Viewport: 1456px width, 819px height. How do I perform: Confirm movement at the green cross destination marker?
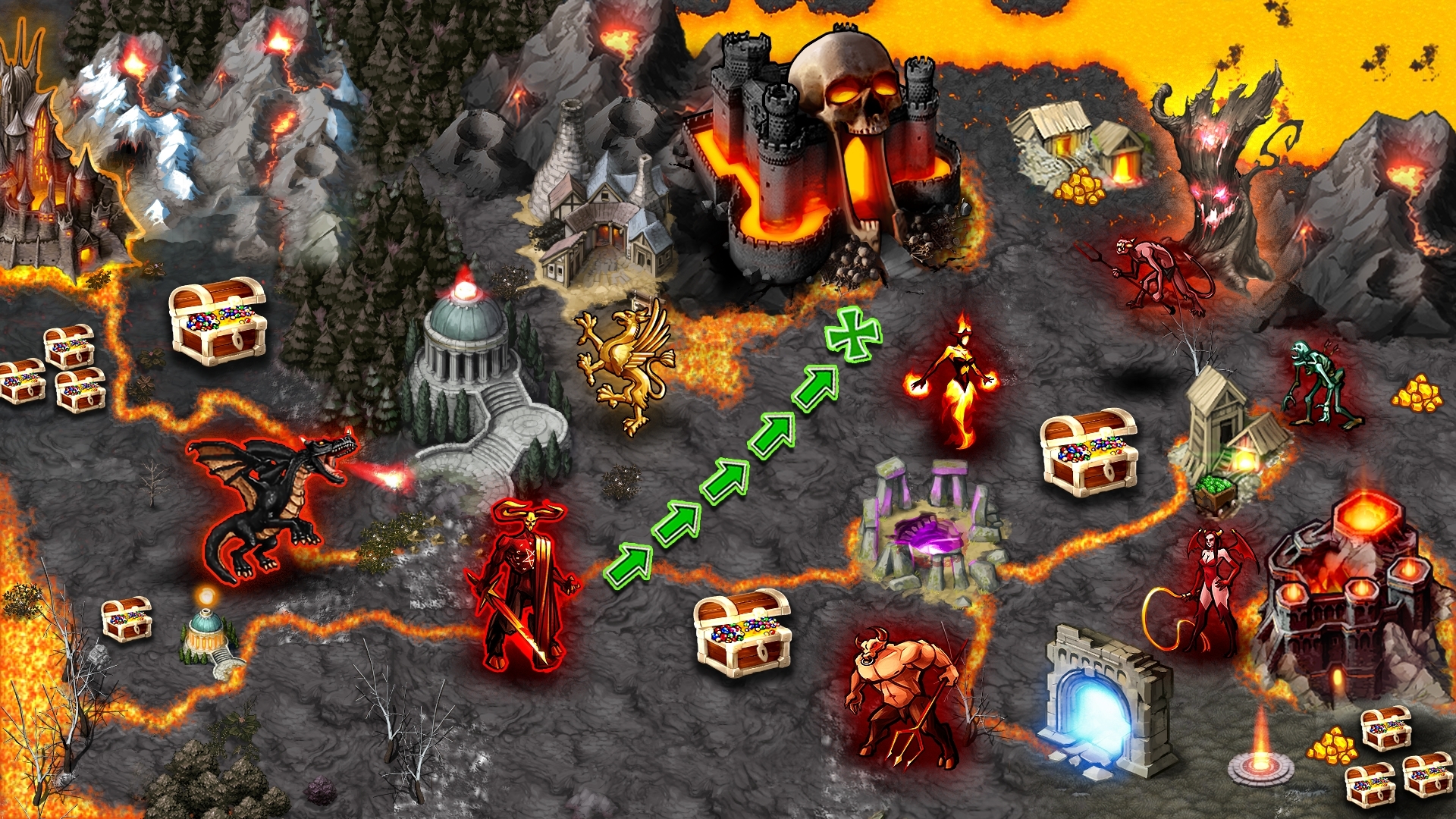[x=853, y=333]
